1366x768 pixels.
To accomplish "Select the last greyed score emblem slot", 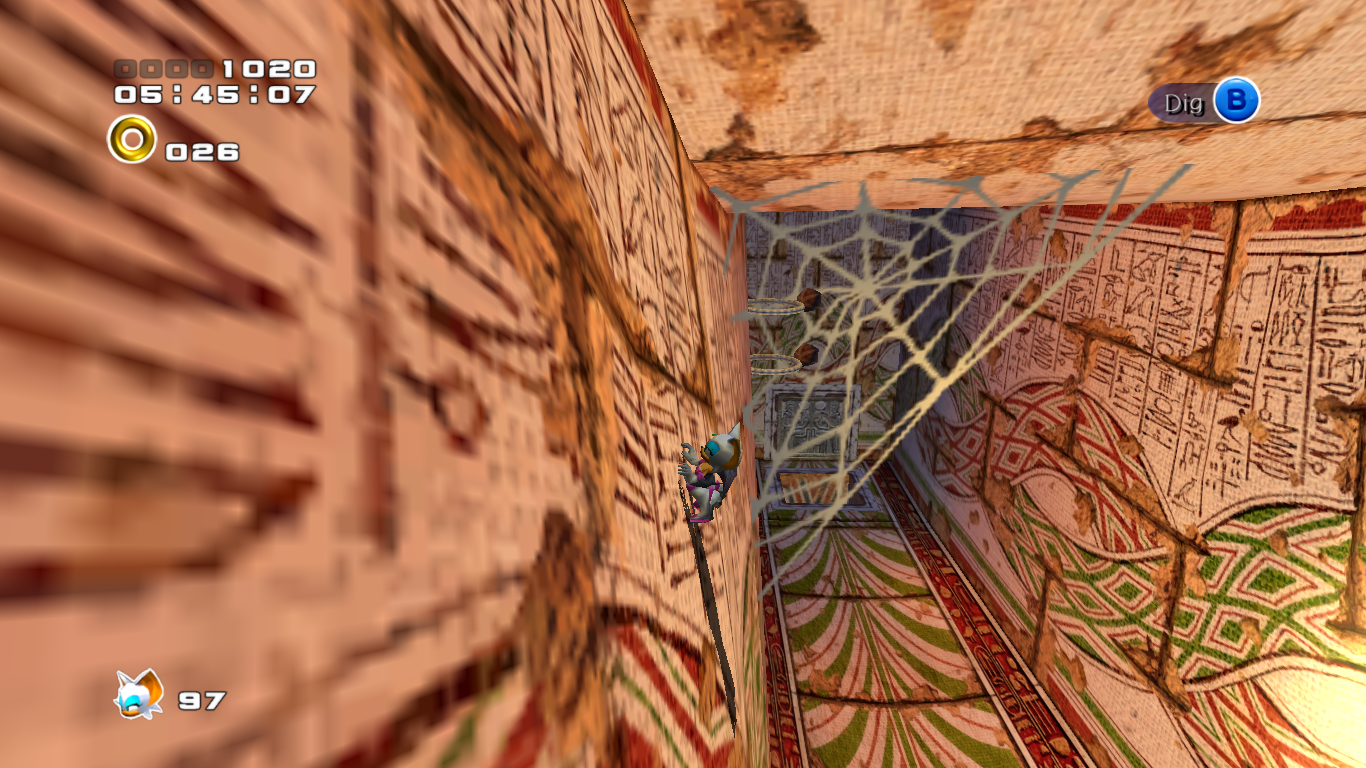I will coord(202,69).
